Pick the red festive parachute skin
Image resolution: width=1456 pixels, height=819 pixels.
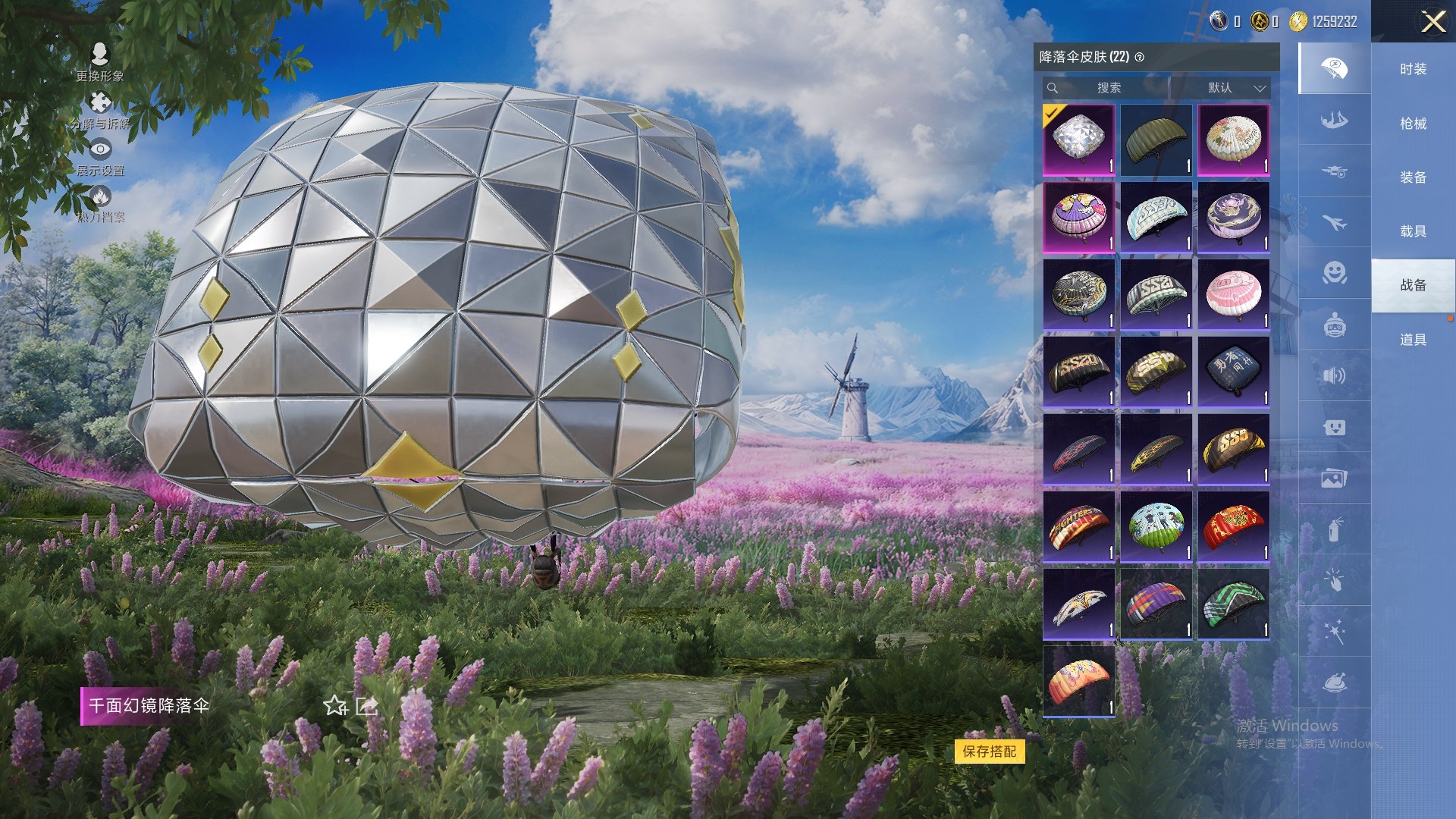(1233, 526)
